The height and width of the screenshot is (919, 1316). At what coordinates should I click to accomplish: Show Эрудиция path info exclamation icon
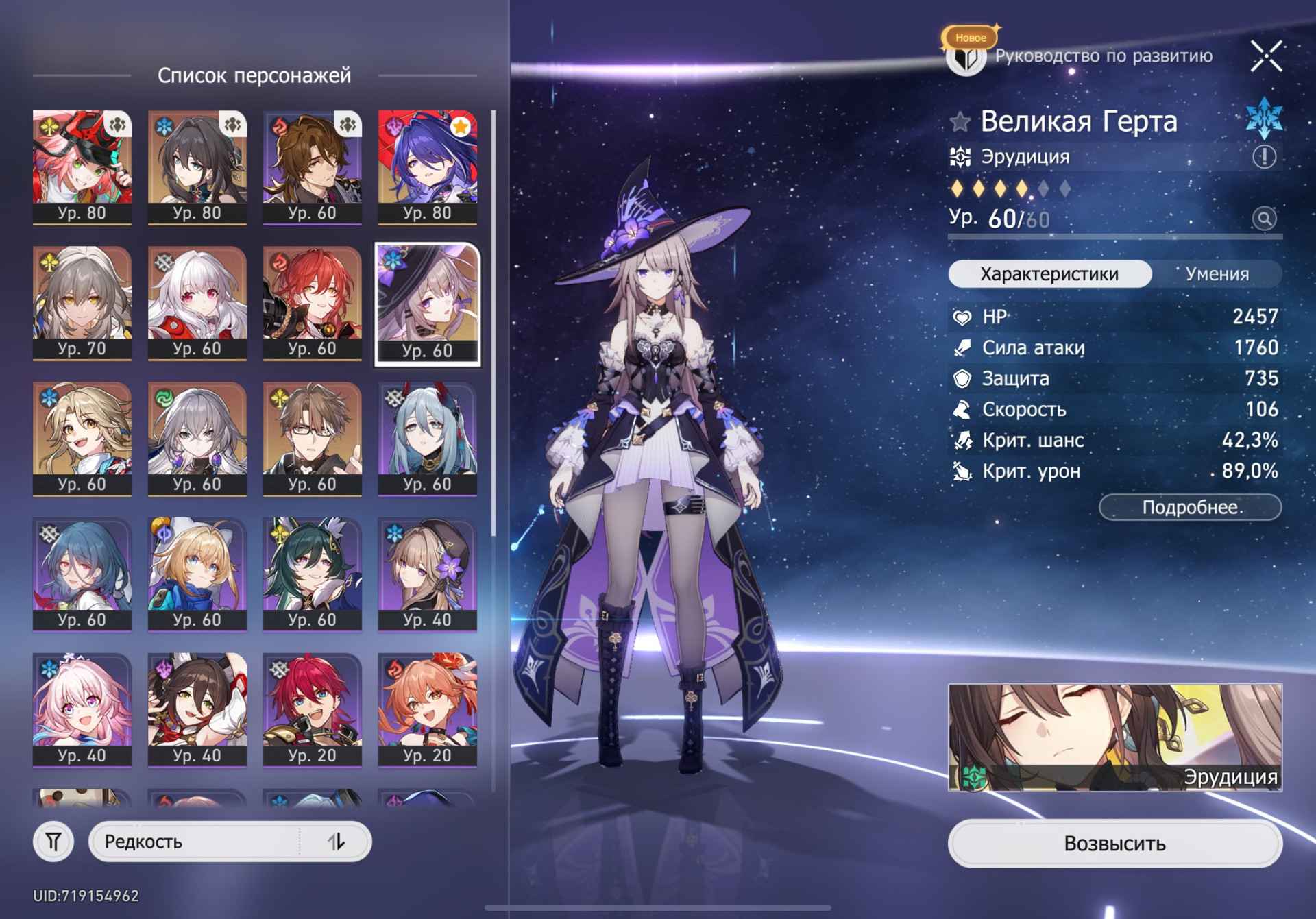pyautogui.click(x=1264, y=157)
